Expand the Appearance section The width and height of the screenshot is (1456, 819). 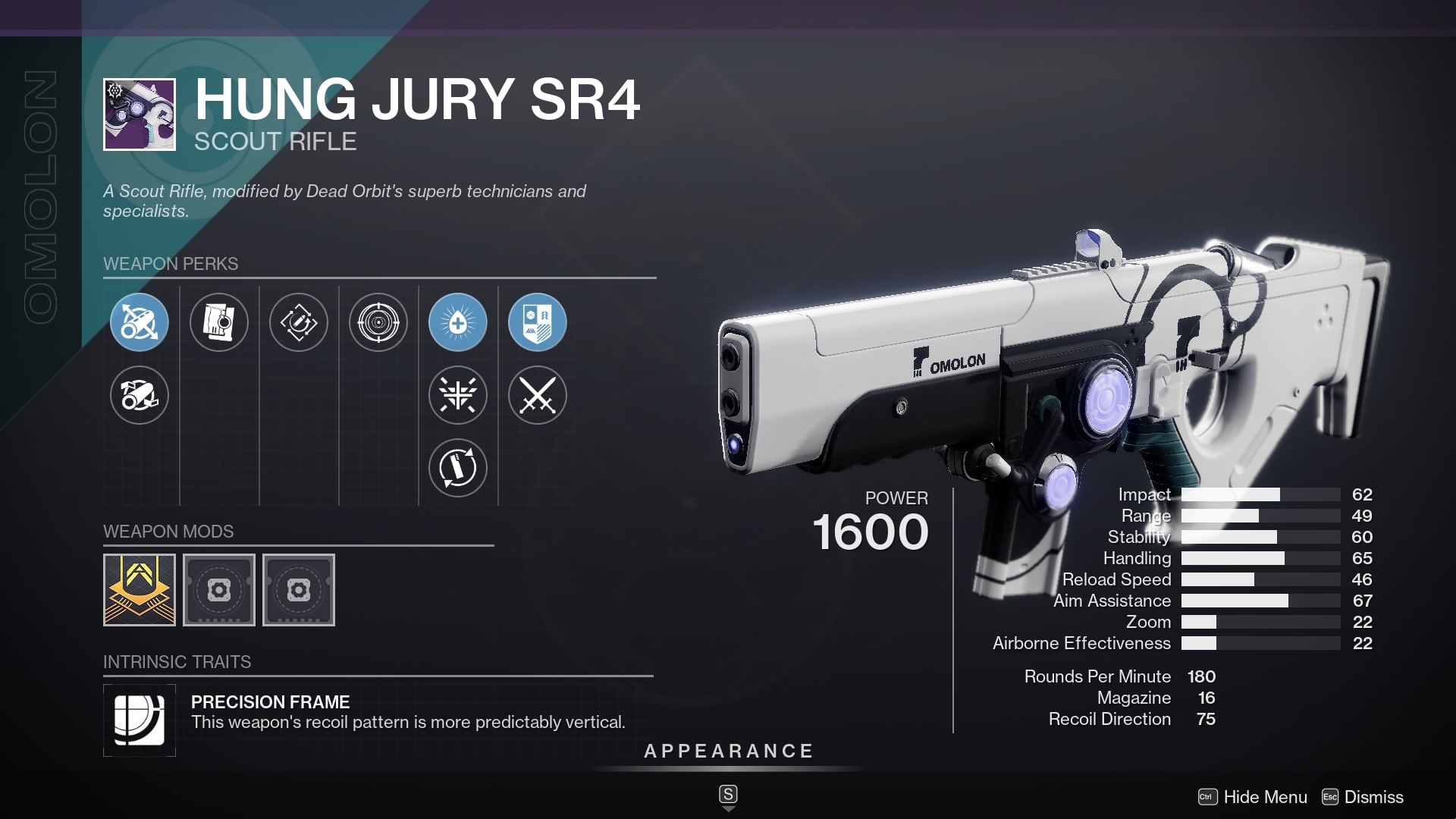[x=727, y=752]
